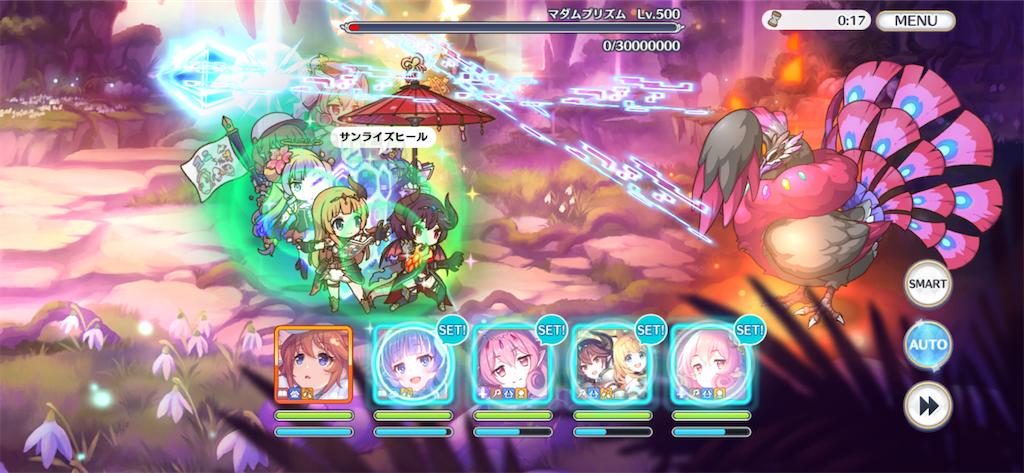The image size is (1024, 473).
Task: Tap the duo portrait with blonde girl
Action: pyautogui.click(x=611, y=364)
